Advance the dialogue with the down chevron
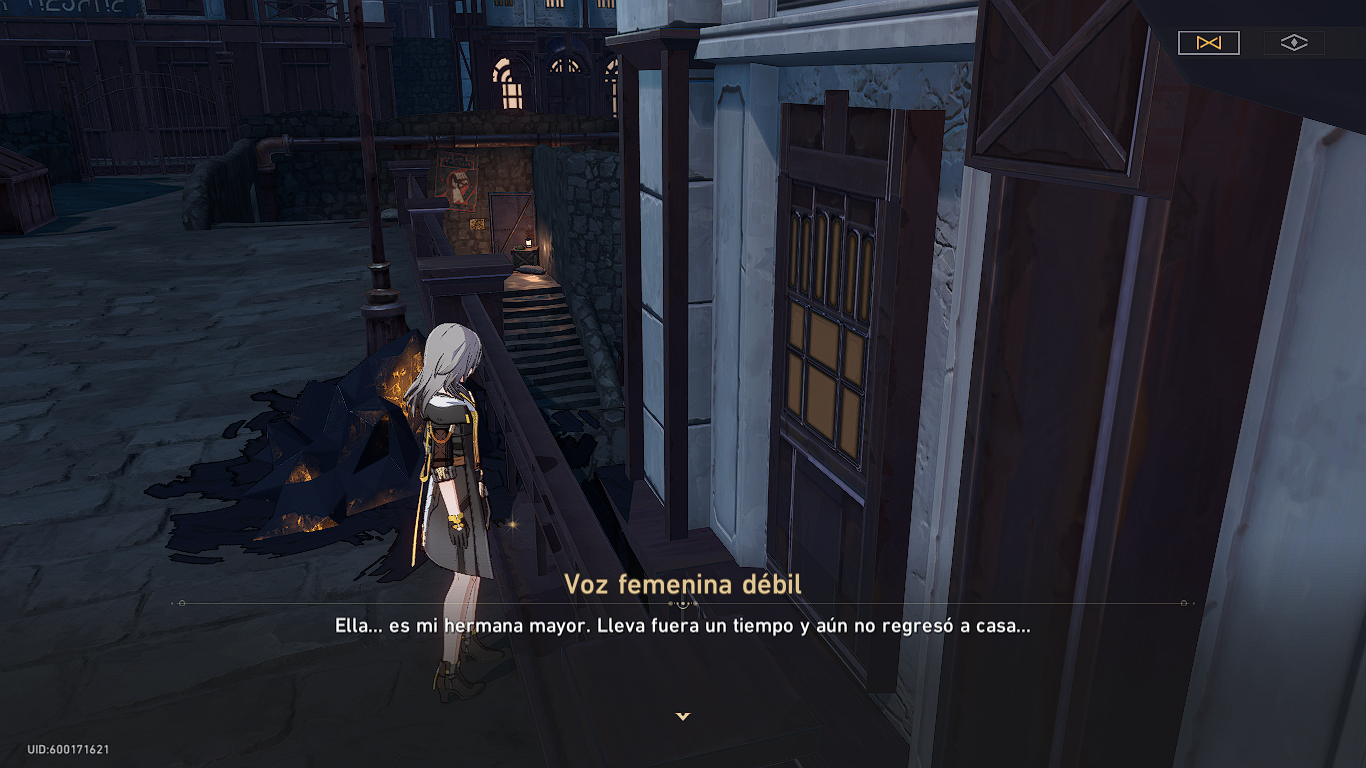The width and height of the screenshot is (1366, 768). pyautogui.click(x=683, y=716)
